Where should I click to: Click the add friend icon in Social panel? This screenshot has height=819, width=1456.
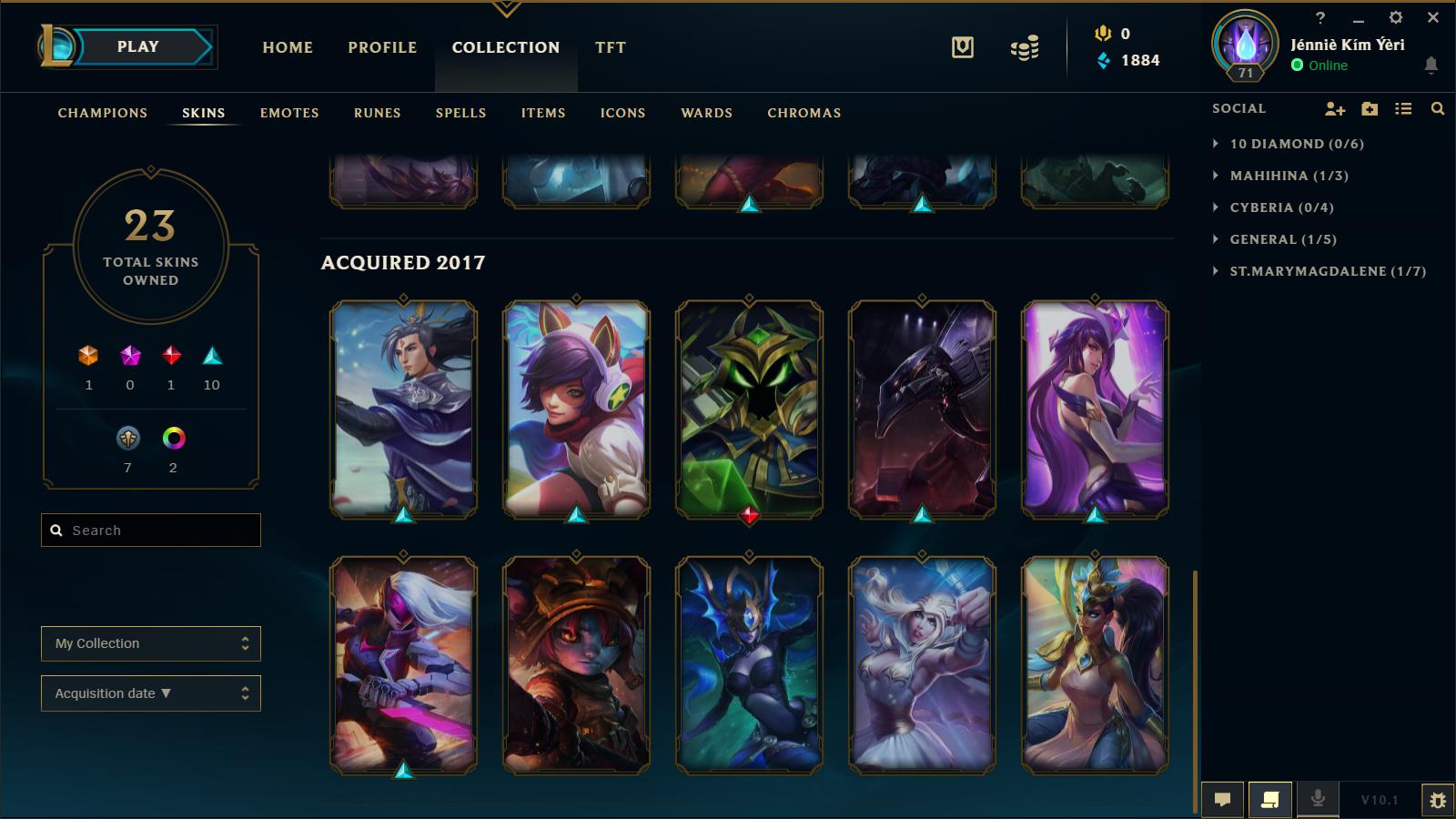1333,108
